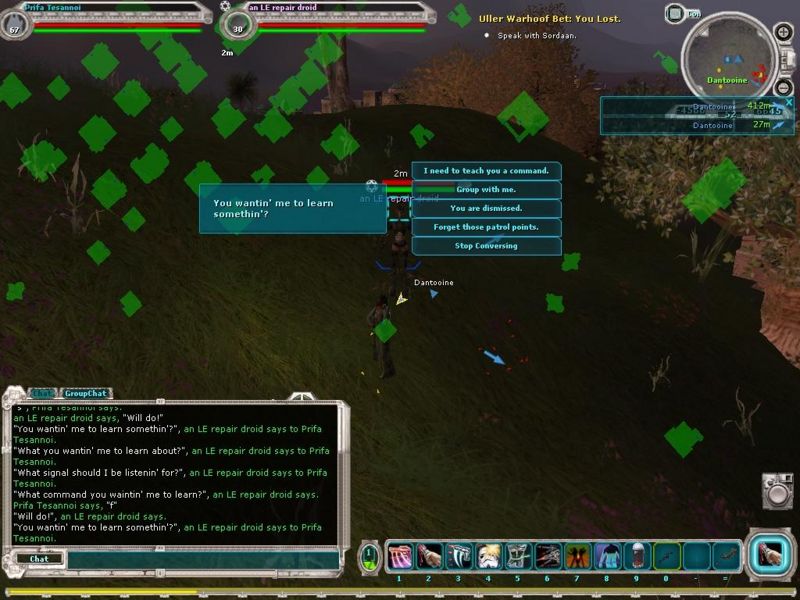Click Stop Conversing to end dialogue
800x600 pixels.
tap(486, 246)
